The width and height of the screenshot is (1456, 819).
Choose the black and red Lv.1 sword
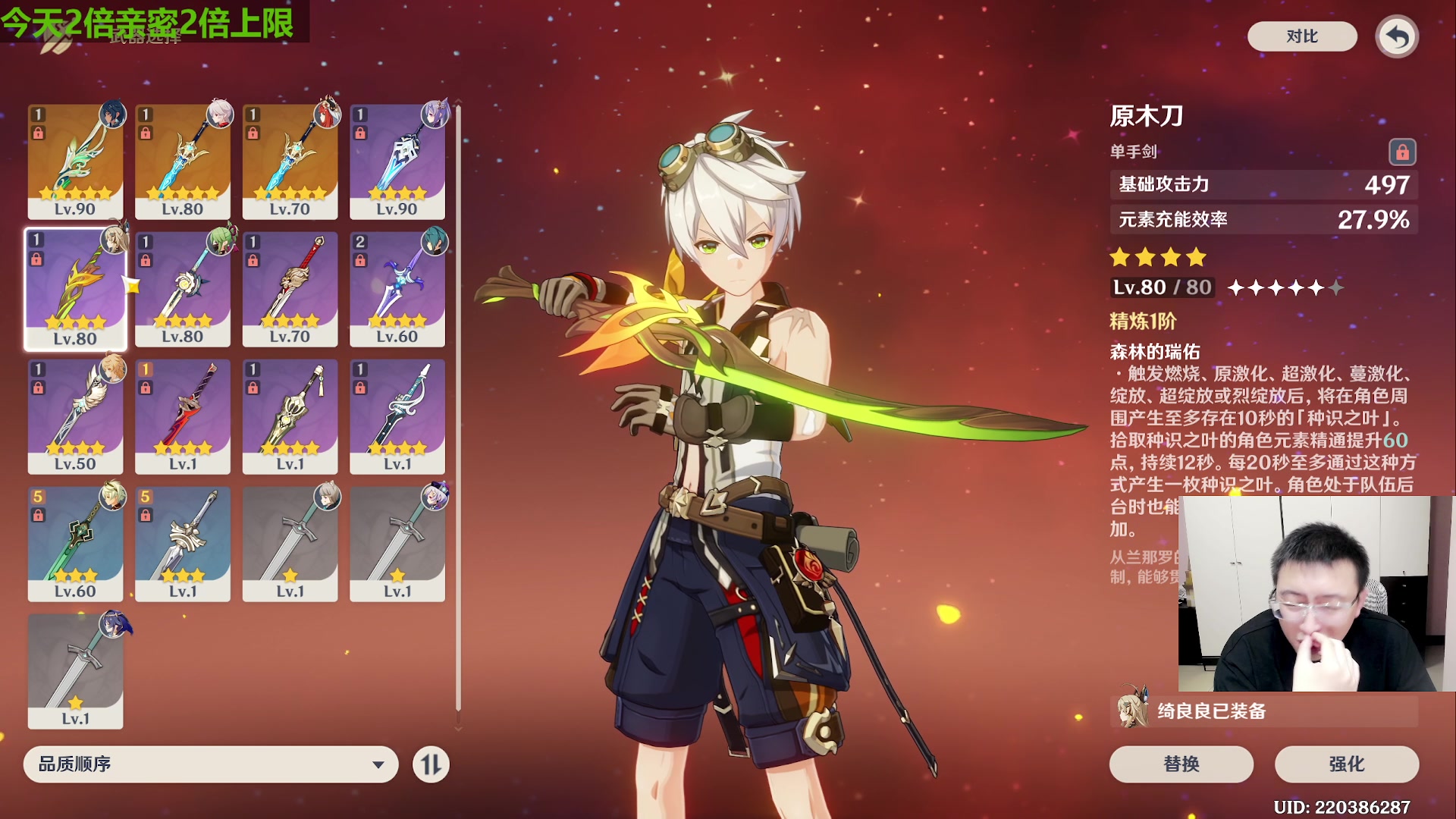point(183,416)
